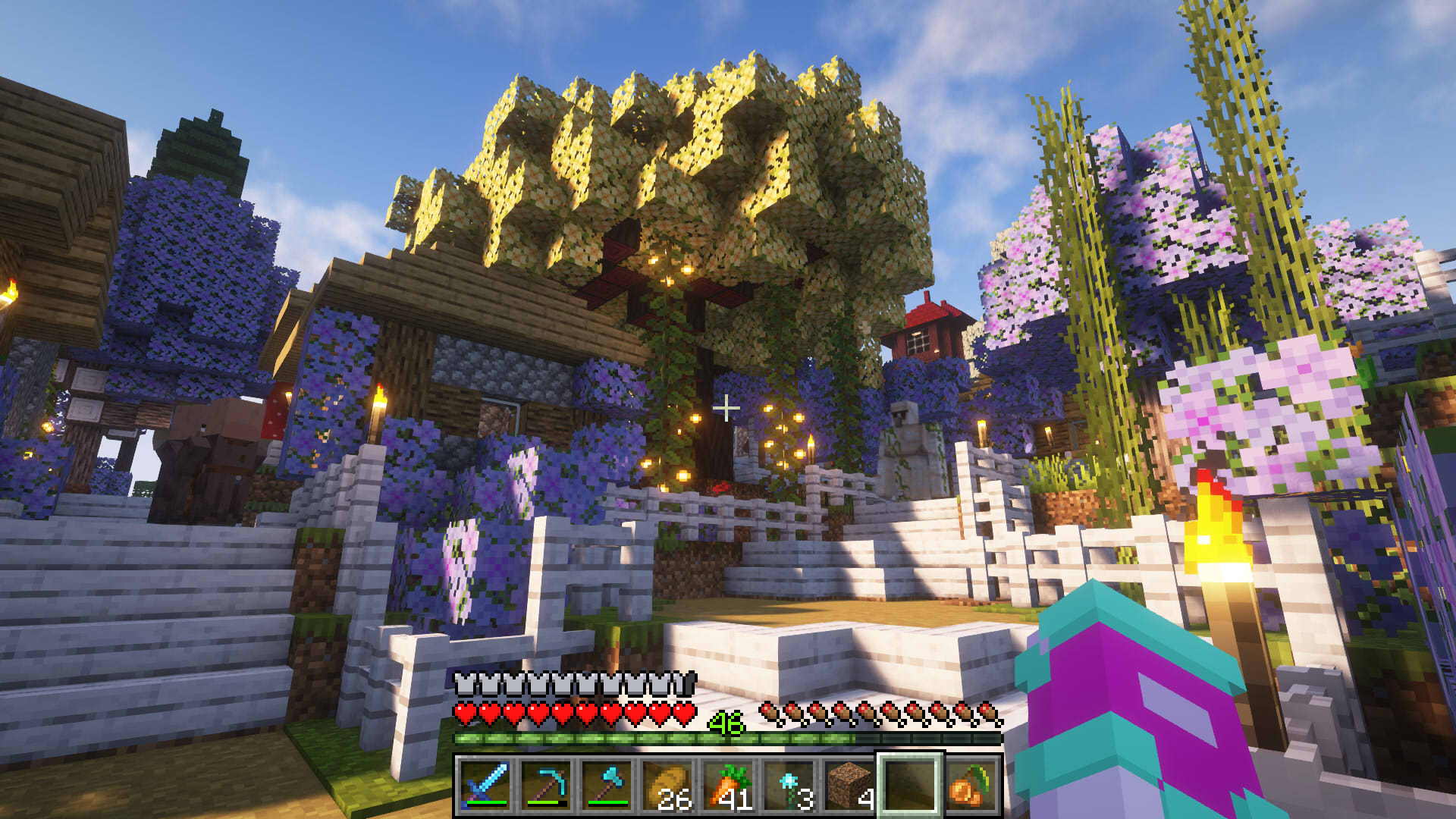Select the glow berries hotbar slot
Image resolution: width=1456 pixels, height=819 pixels.
point(971,785)
